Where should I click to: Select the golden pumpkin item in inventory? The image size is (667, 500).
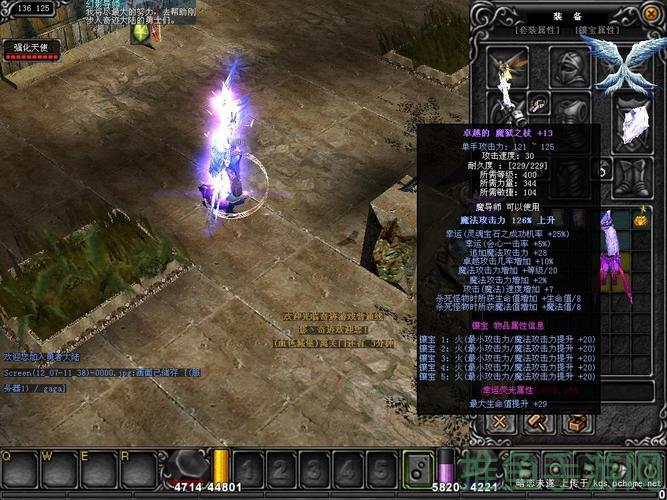click(x=639, y=217)
